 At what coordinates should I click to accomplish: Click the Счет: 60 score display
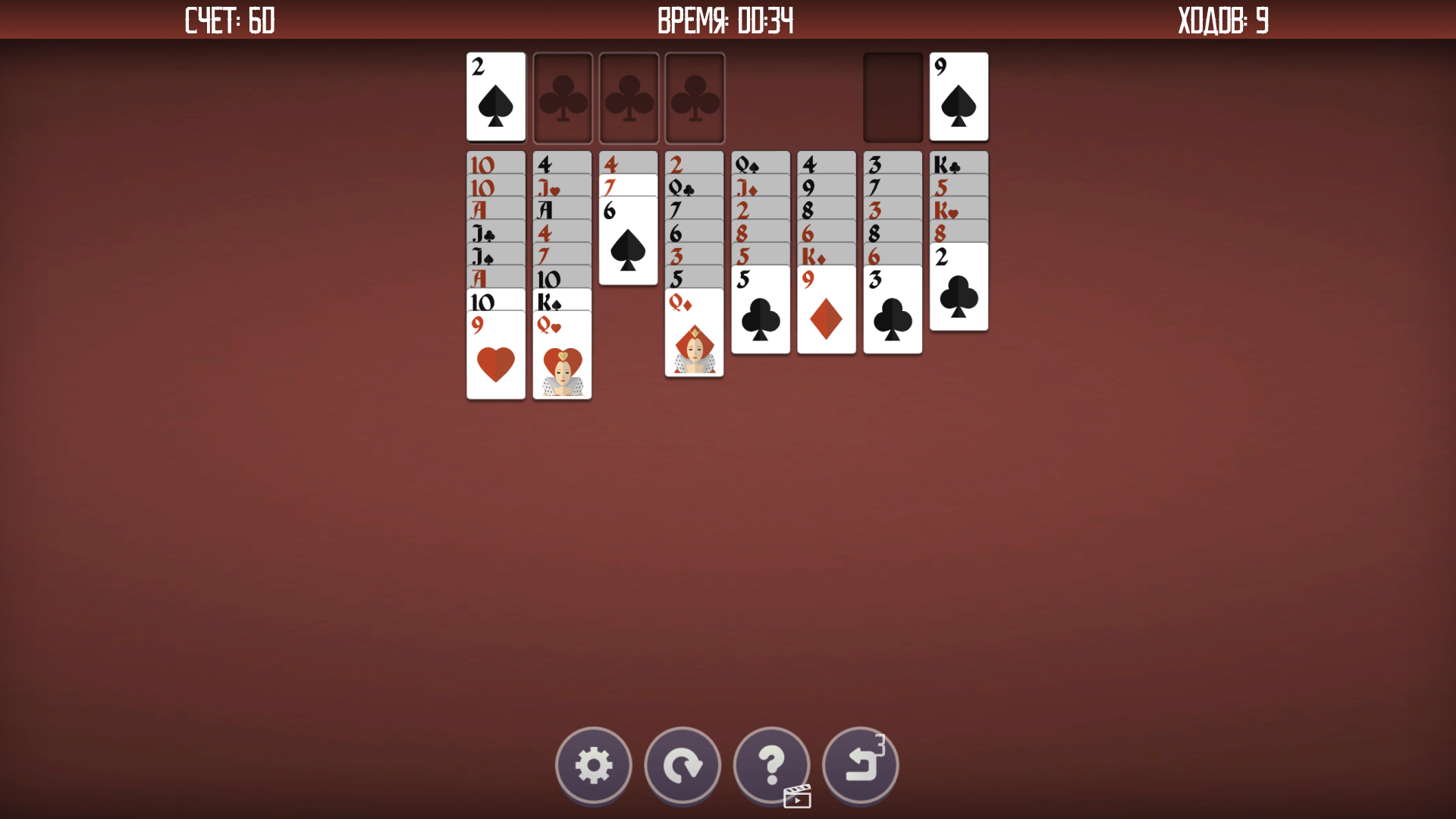tap(229, 20)
